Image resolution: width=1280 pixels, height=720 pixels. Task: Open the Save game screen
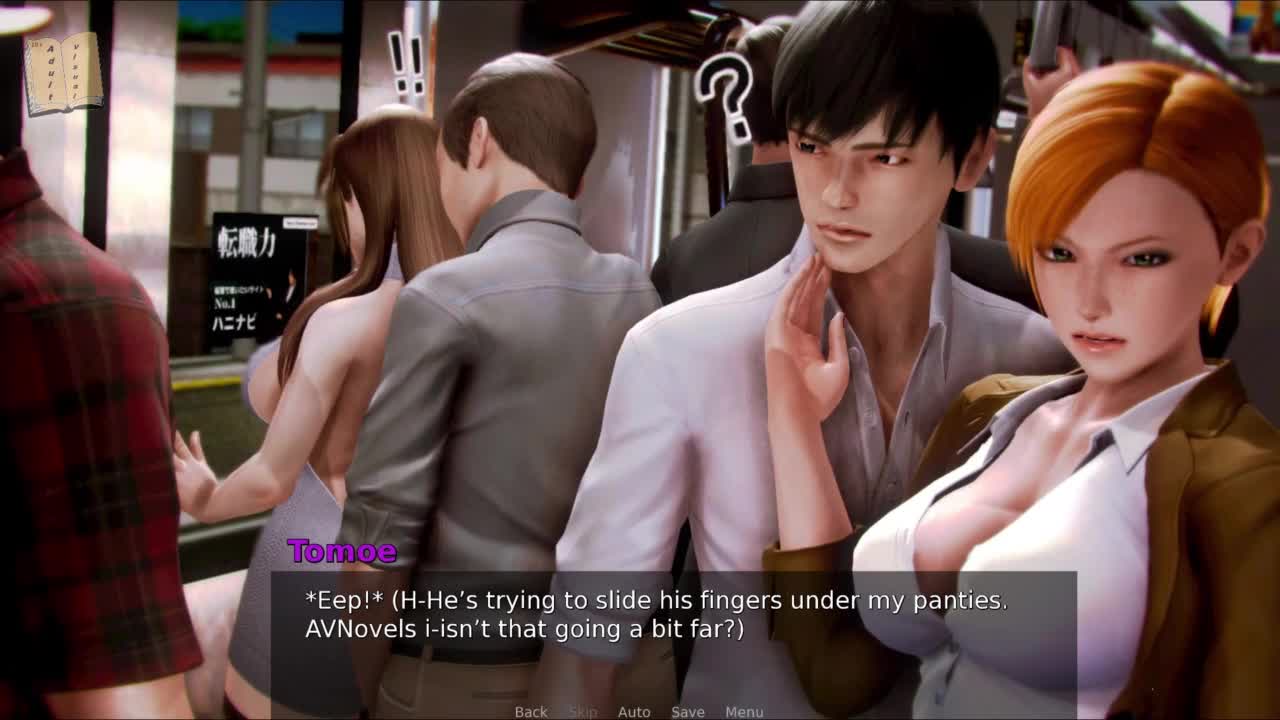tap(688, 712)
